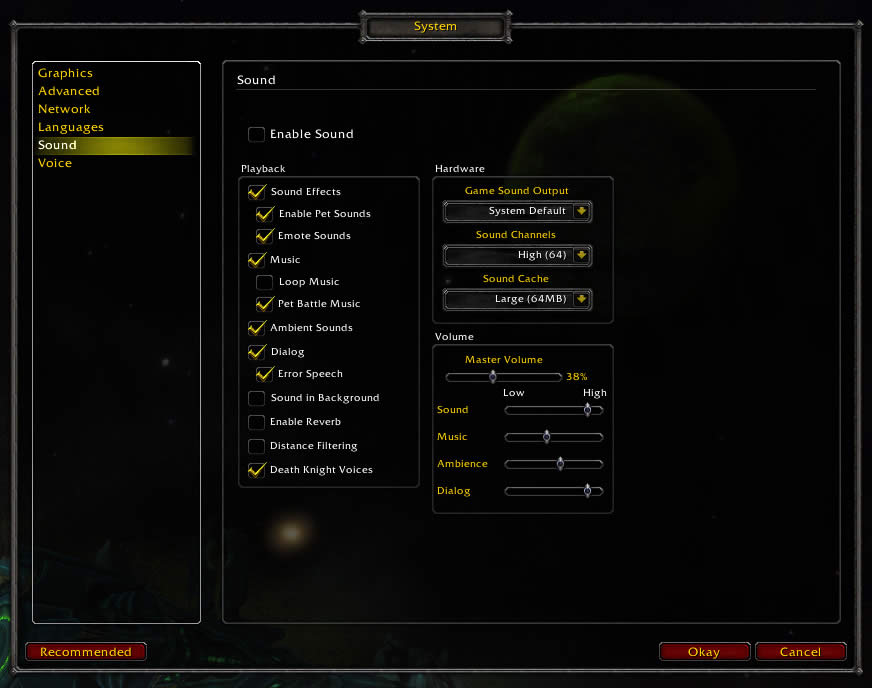Open the Graphics settings section
This screenshot has width=872, height=688.
point(65,73)
